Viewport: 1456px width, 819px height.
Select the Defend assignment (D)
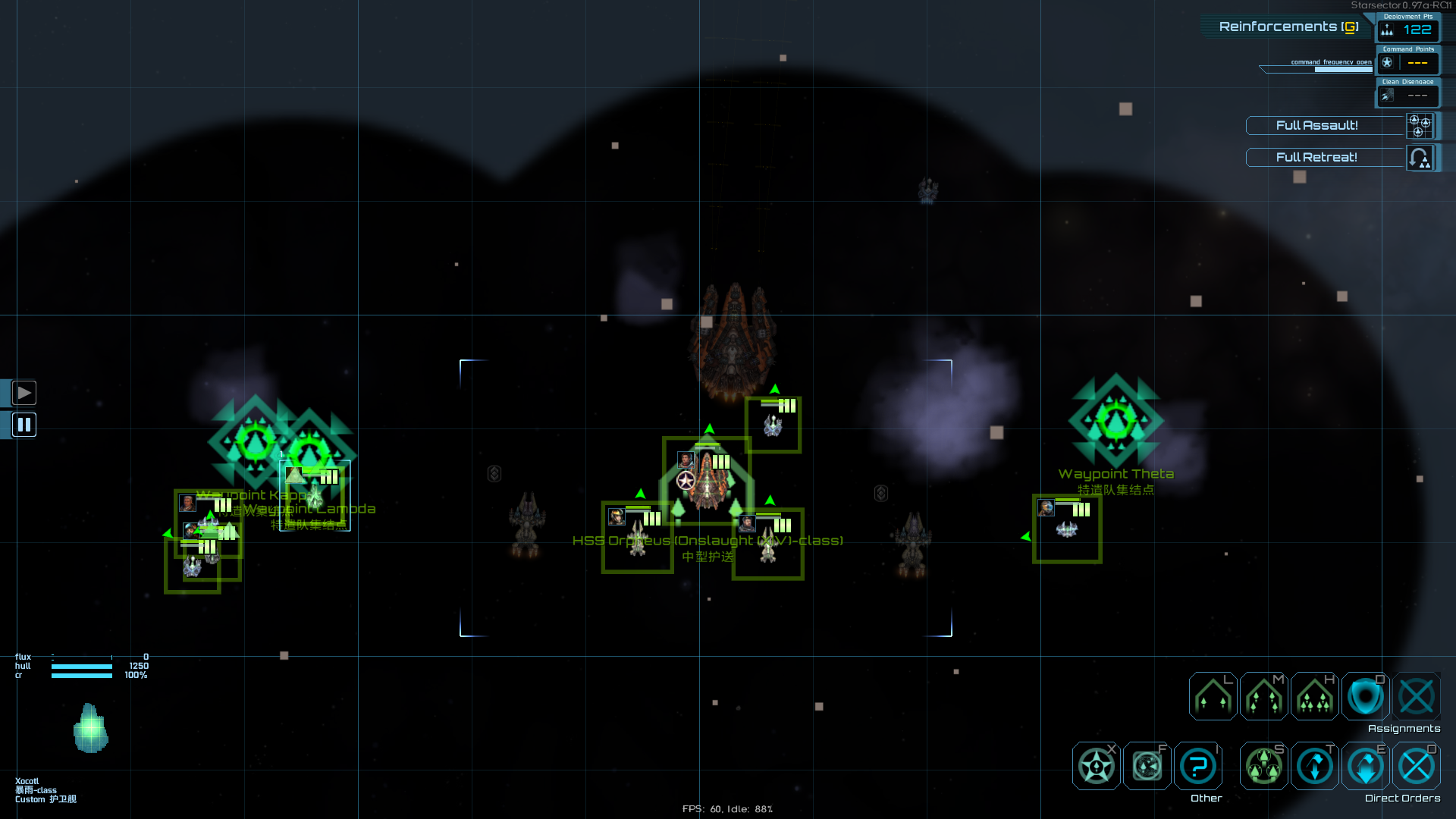point(1365,696)
